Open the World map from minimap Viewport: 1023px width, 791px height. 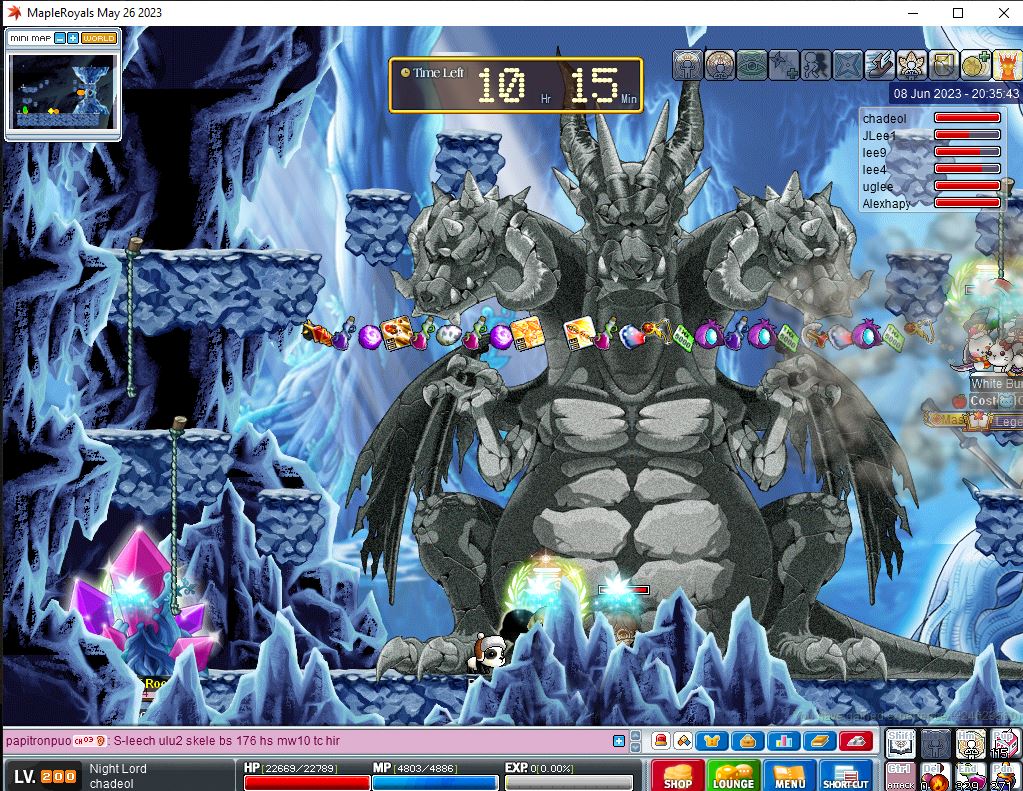[99, 38]
